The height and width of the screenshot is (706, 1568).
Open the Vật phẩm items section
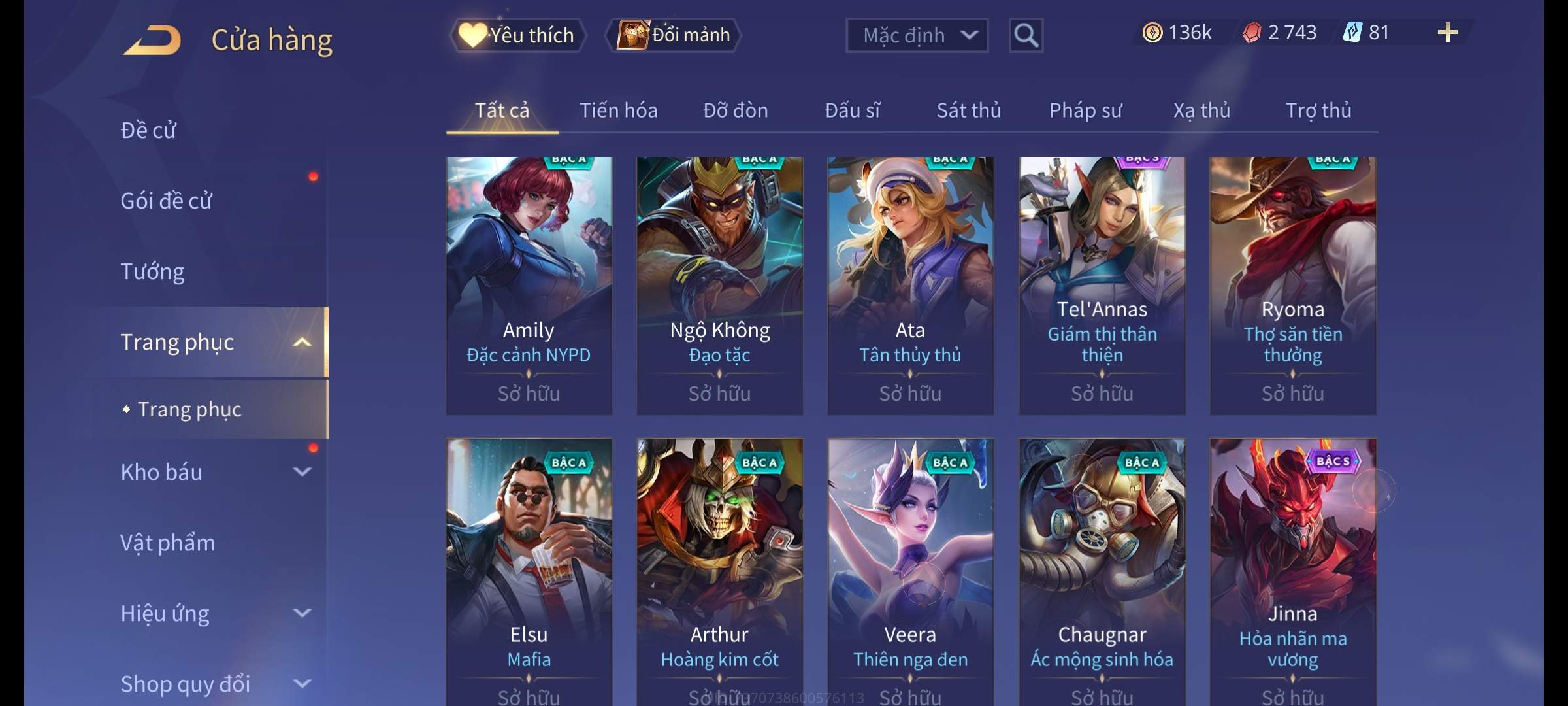[168, 543]
